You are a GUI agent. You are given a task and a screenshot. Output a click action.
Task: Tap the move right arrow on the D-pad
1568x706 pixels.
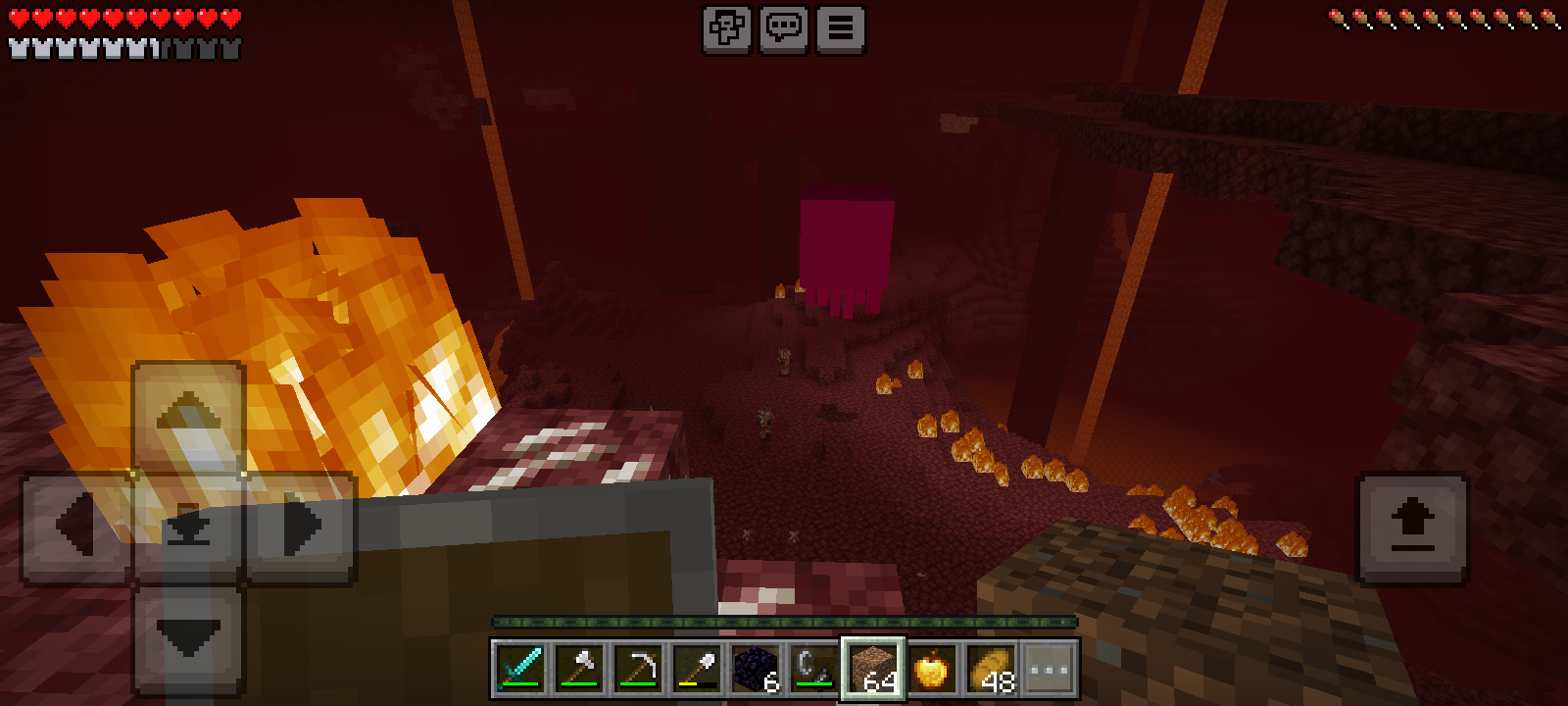pyautogui.click(x=300, y=528)
